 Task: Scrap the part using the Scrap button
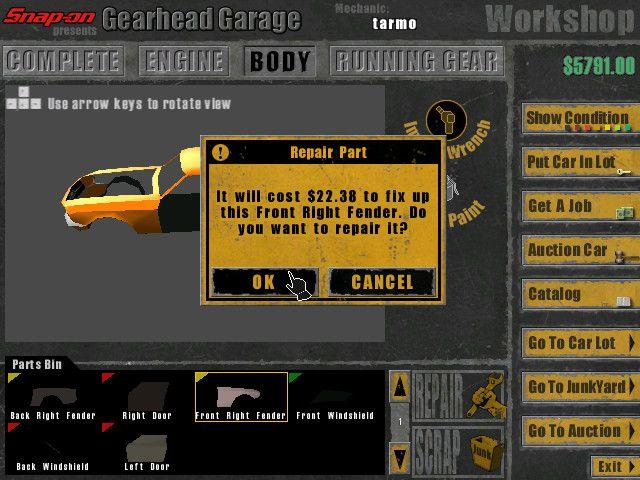coord(458,450)
